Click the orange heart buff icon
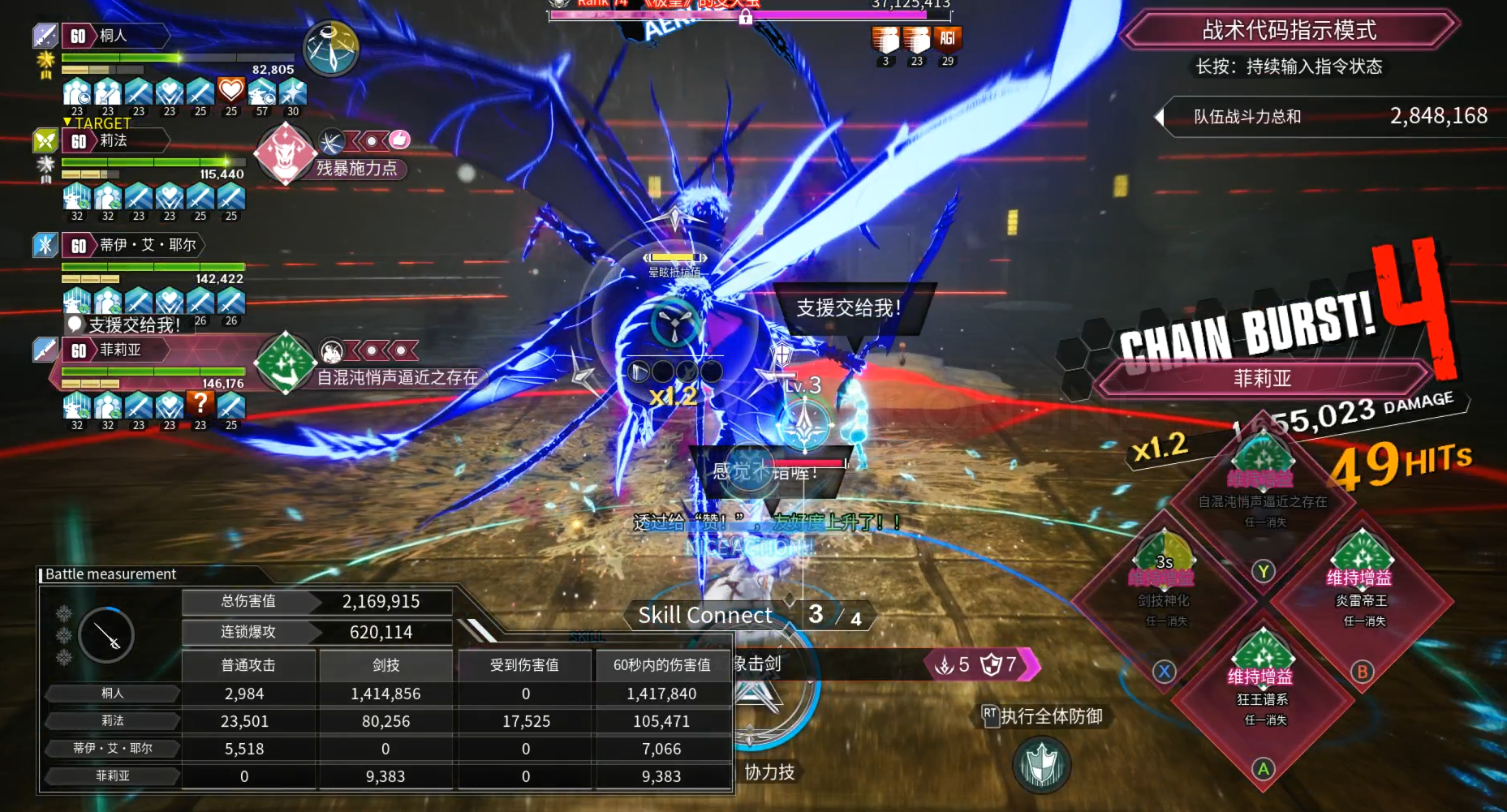1507x812 pixels. tap(231, 91)
